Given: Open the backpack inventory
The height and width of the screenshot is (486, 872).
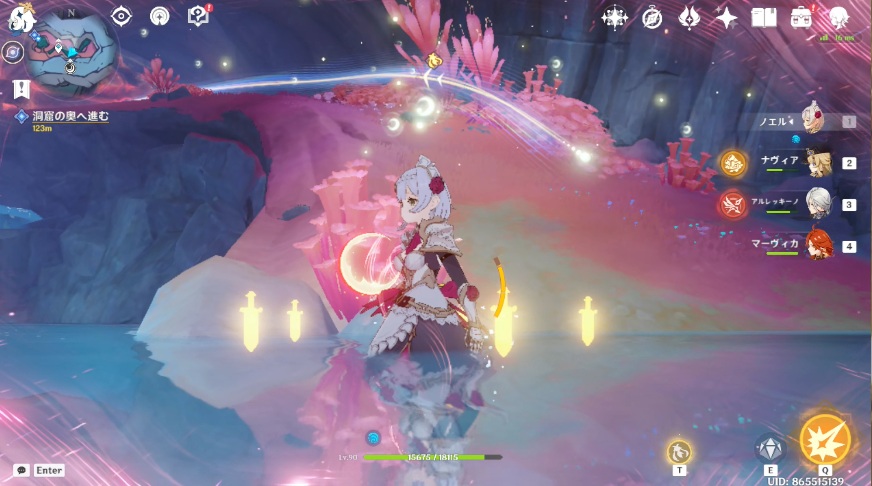Looking at the screenshot, I should 801,17.
